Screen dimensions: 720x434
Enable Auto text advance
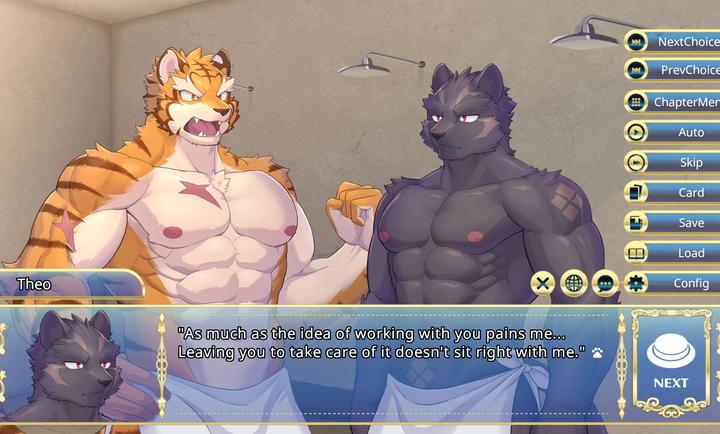[673, 132]
